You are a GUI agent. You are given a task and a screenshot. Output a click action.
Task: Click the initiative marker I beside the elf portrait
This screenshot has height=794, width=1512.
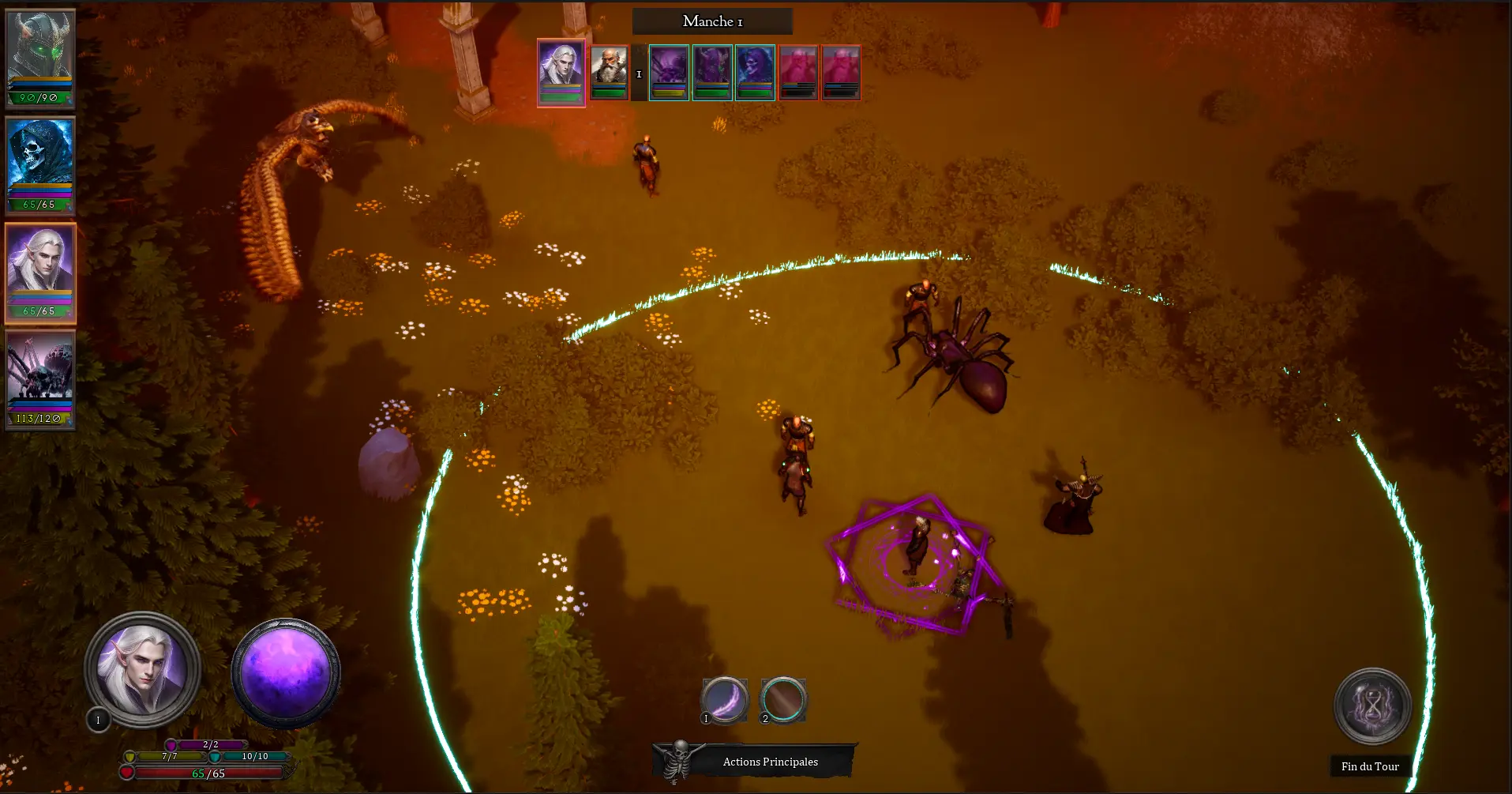pyautogui.click(x=97, y=720)
